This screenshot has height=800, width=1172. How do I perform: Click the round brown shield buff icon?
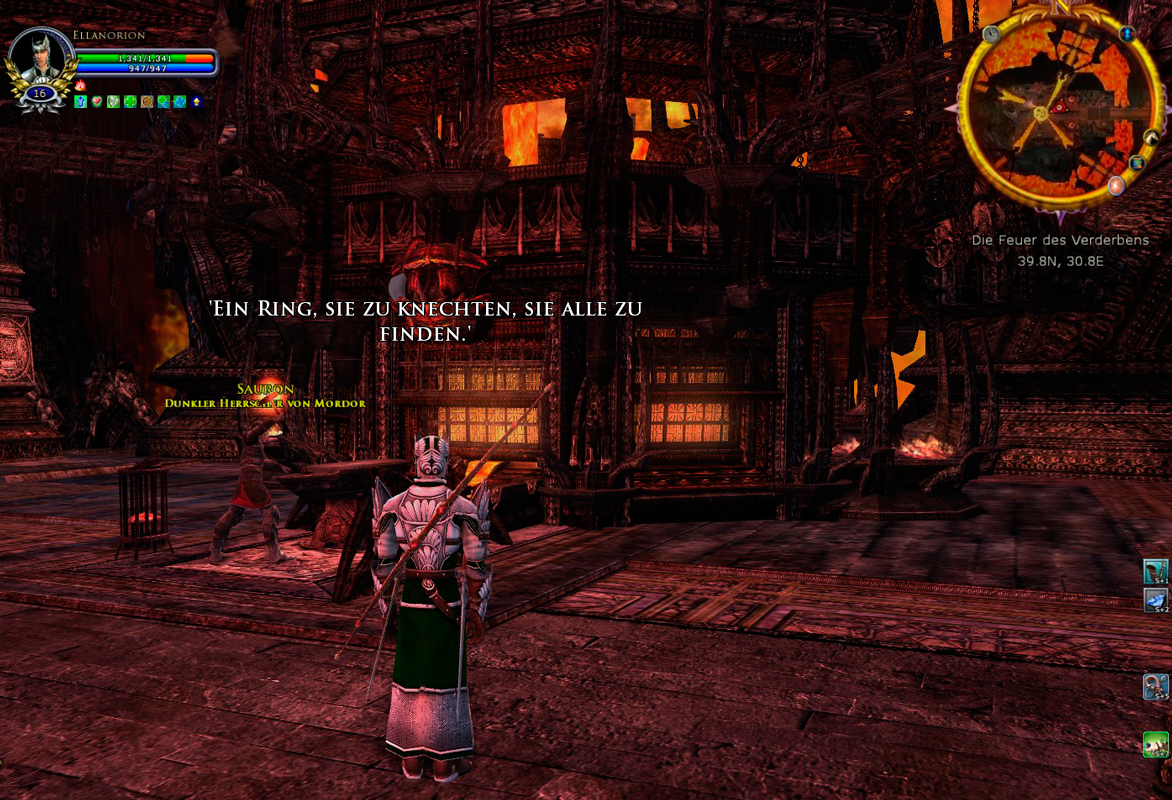[x=146, y=102]
